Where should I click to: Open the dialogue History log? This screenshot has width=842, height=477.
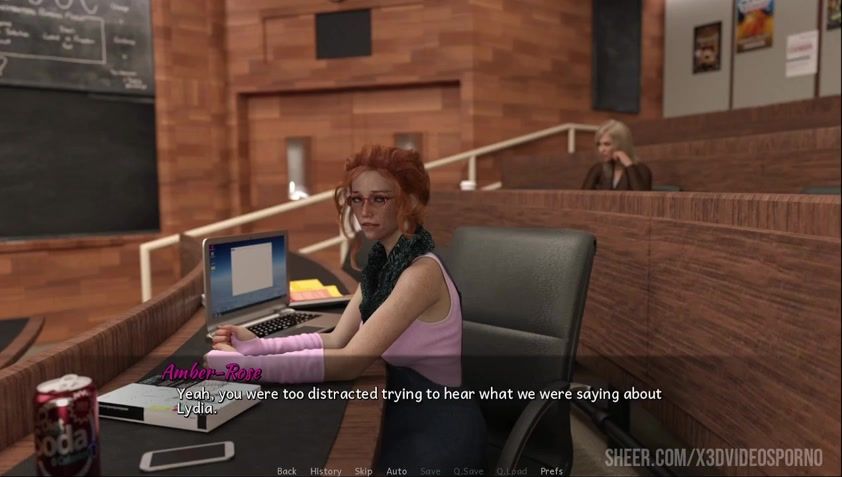tap(325, 471)
